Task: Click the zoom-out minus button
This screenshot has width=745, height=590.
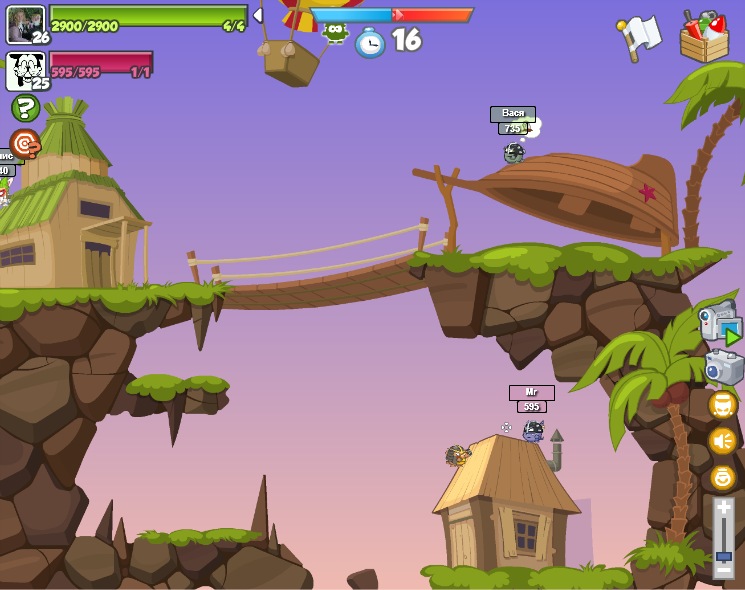Action: 723,570
